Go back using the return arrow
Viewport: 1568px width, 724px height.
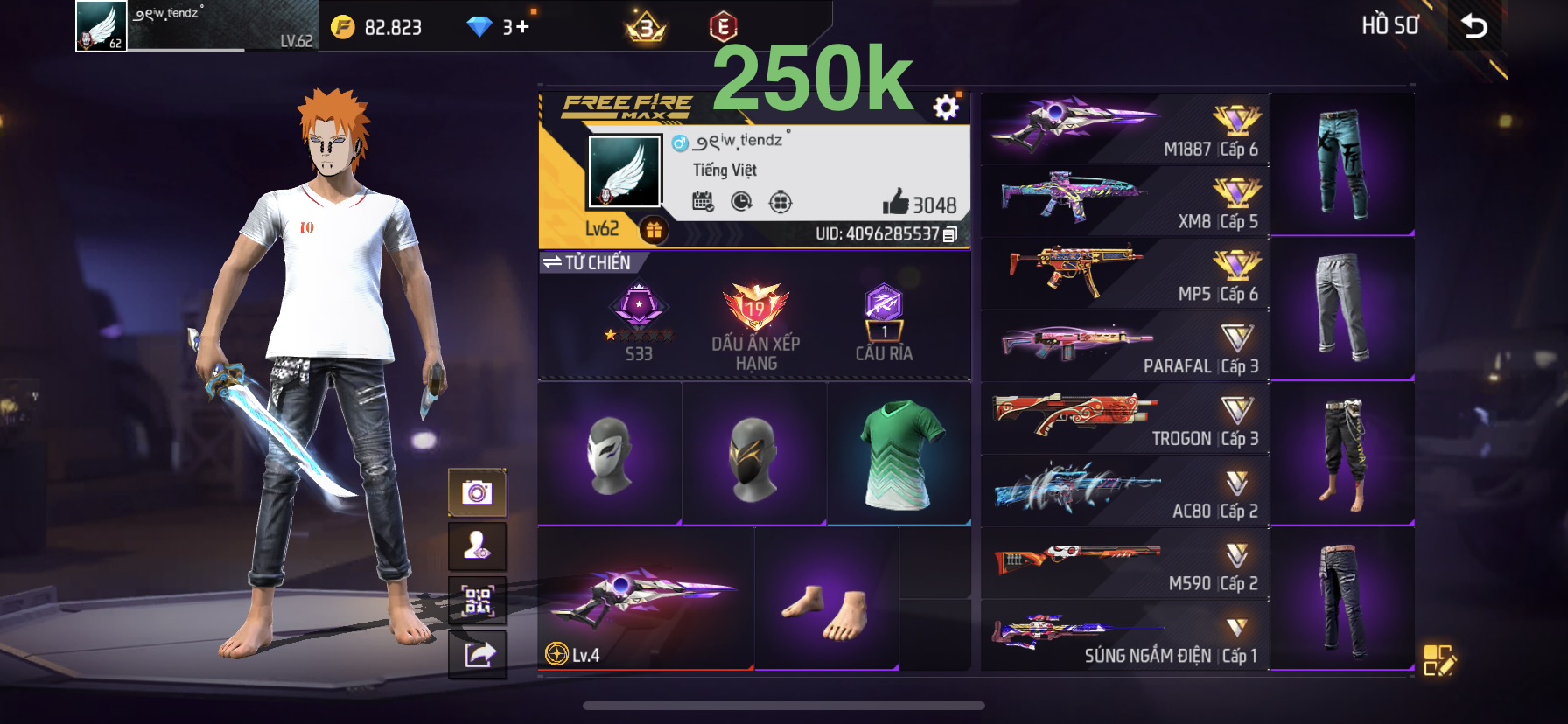[1474, 26]
